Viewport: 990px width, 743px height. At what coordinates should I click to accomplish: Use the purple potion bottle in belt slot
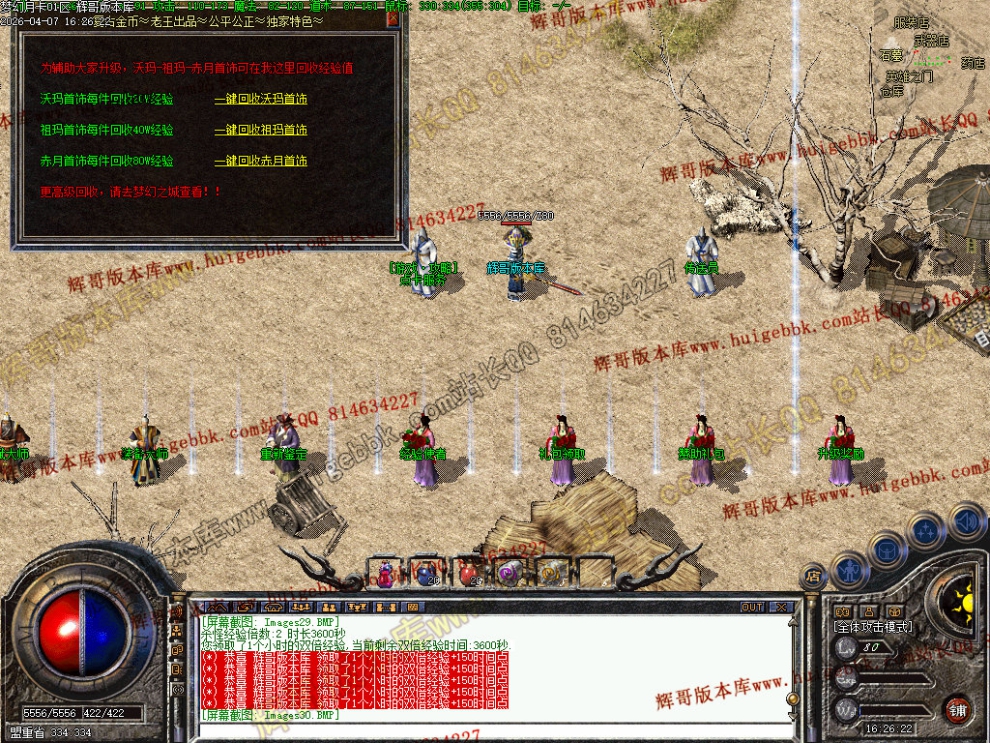[385, 573]
